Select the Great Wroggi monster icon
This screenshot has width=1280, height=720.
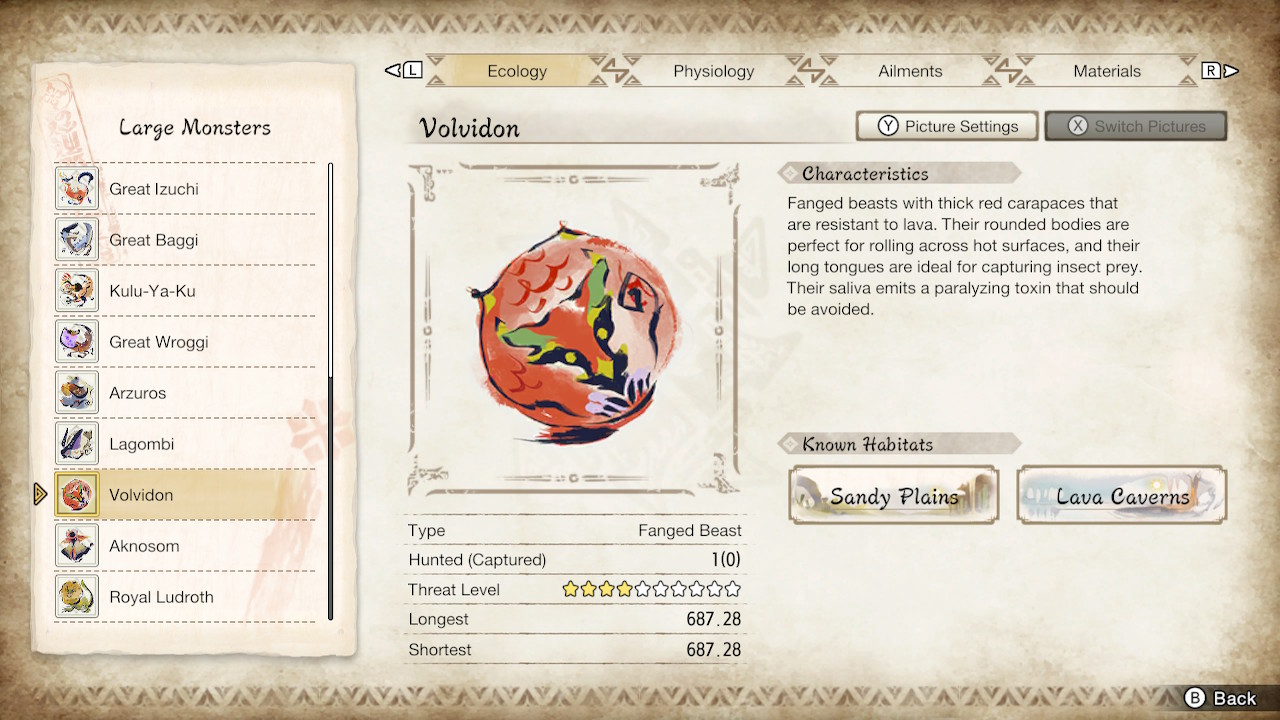coord(76,341)
